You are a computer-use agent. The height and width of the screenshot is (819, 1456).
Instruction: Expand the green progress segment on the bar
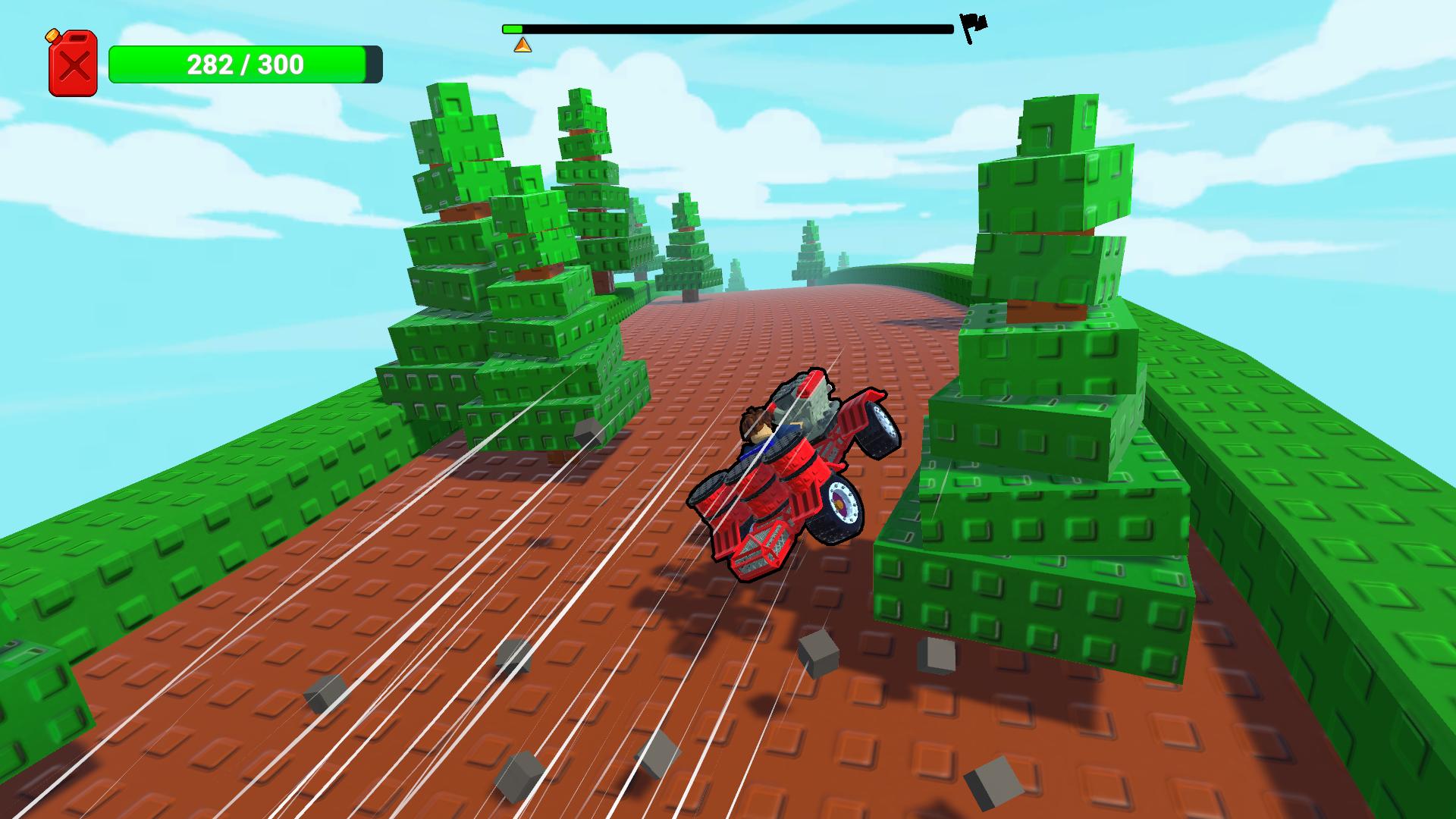coord(511,29)
